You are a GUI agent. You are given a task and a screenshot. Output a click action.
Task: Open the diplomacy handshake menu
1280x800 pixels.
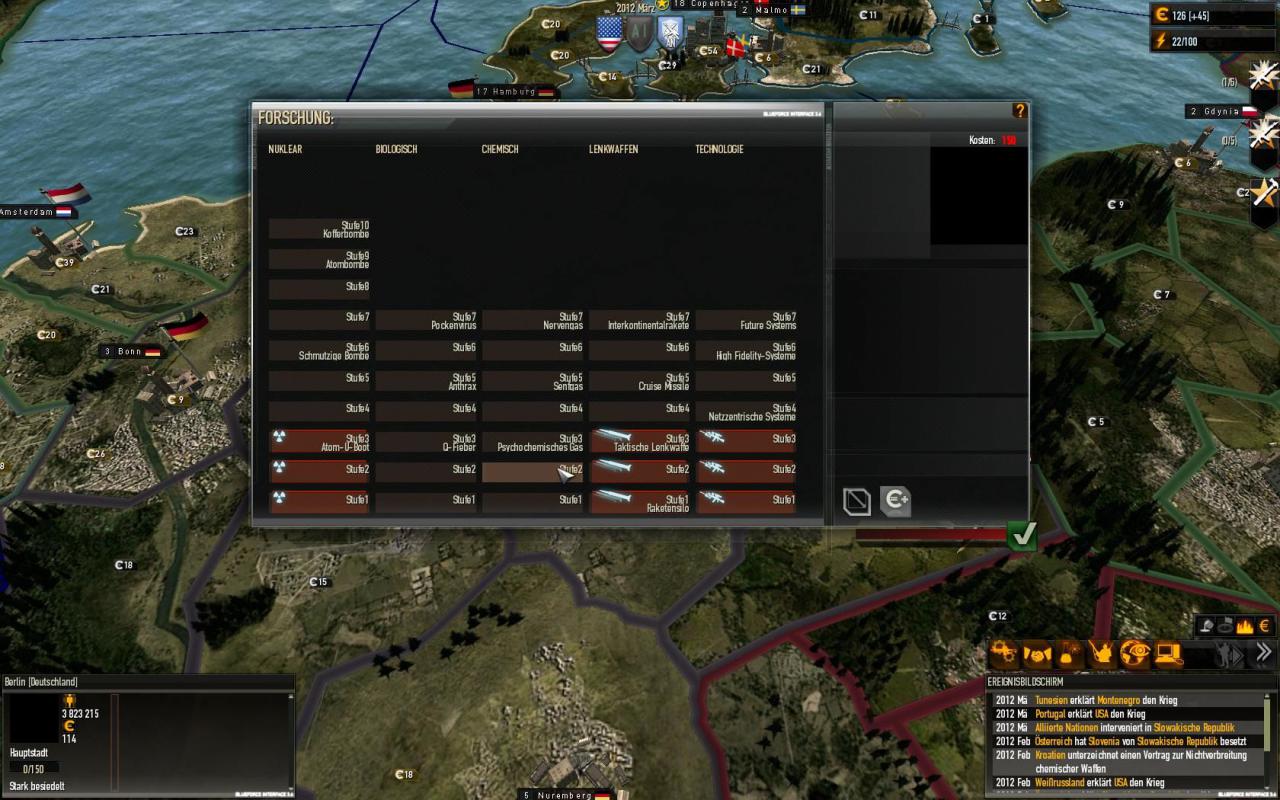1039,655
